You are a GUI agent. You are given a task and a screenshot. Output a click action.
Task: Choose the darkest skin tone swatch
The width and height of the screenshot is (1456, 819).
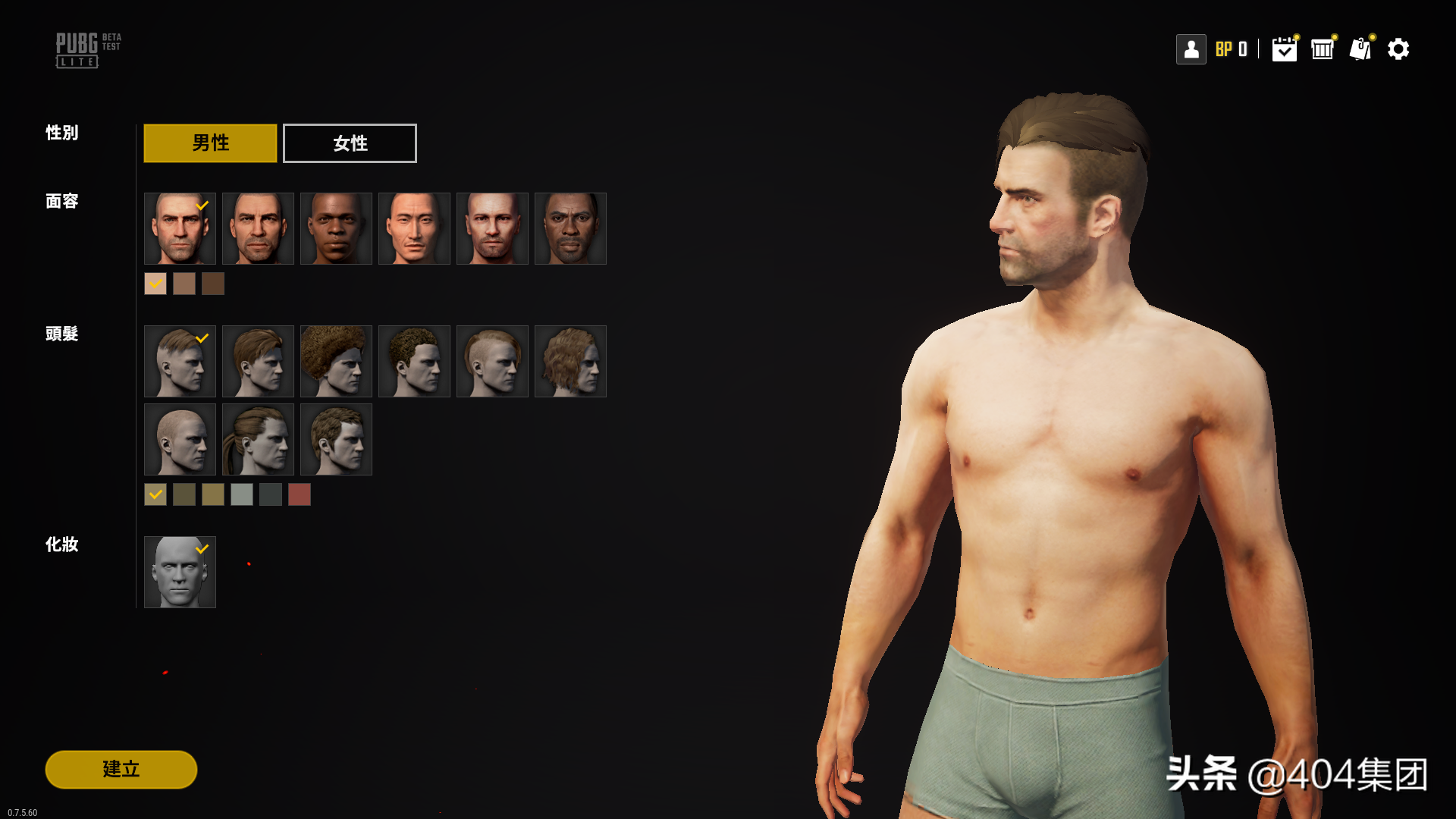(x=213, y=284)
